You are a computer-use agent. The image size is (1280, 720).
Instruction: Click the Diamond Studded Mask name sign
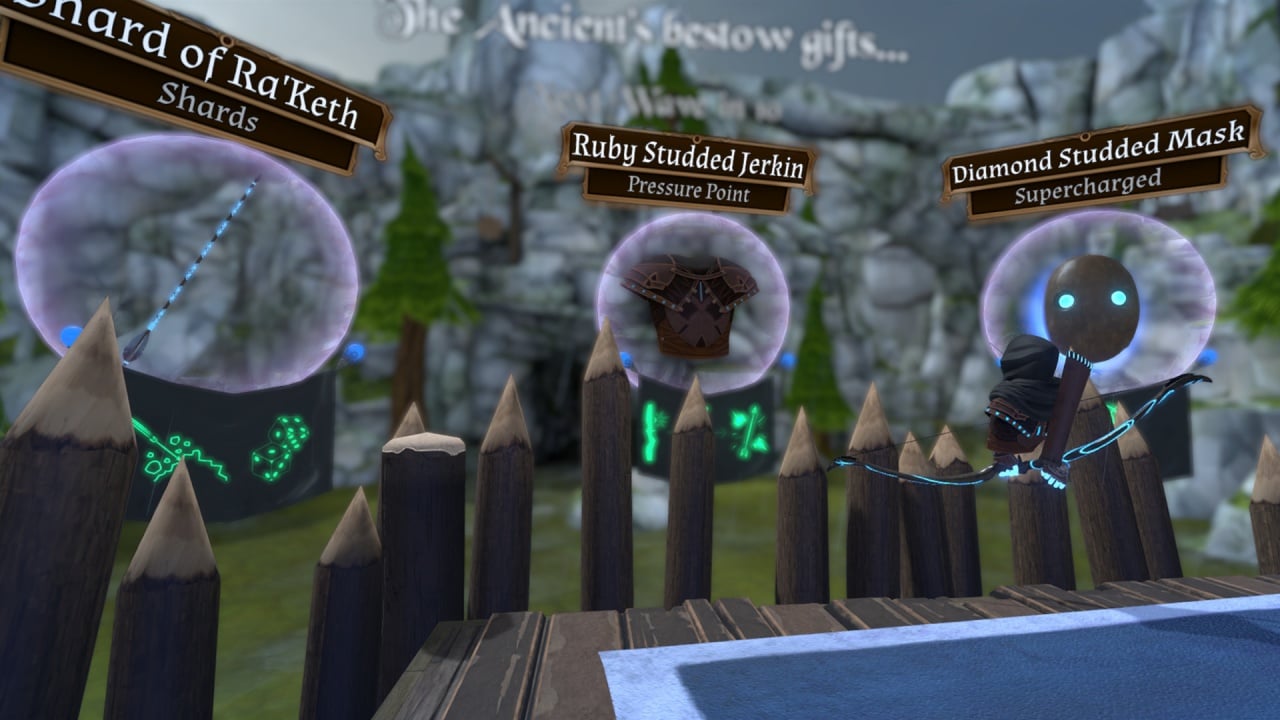1100,164
